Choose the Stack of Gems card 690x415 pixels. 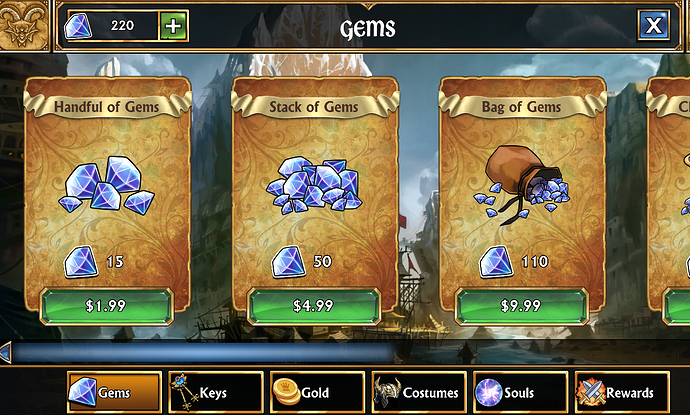(313, 190)
